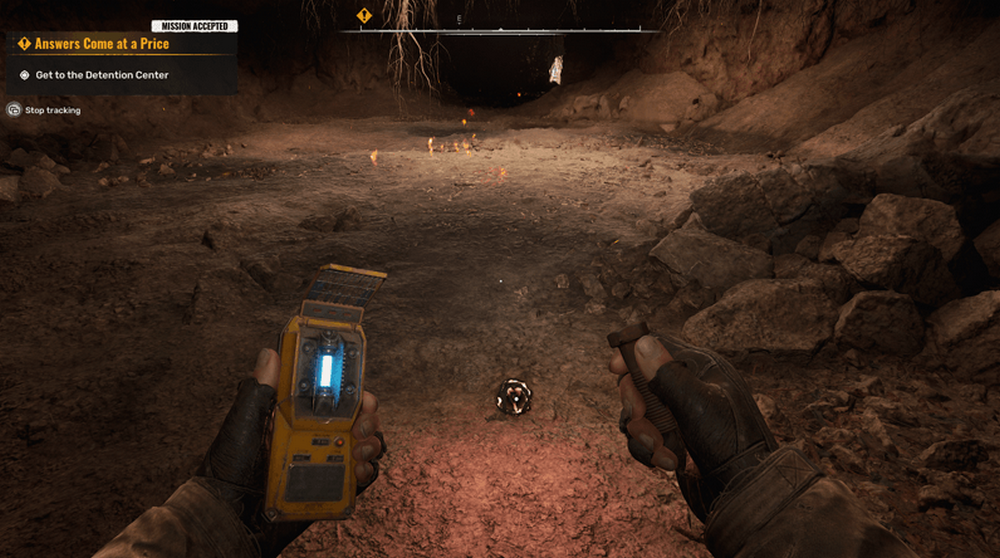Image resolution: width=1000 pixels, height=558 pixels.
Task: Choose Stop tracking for the mission
Action: point(52,110)
